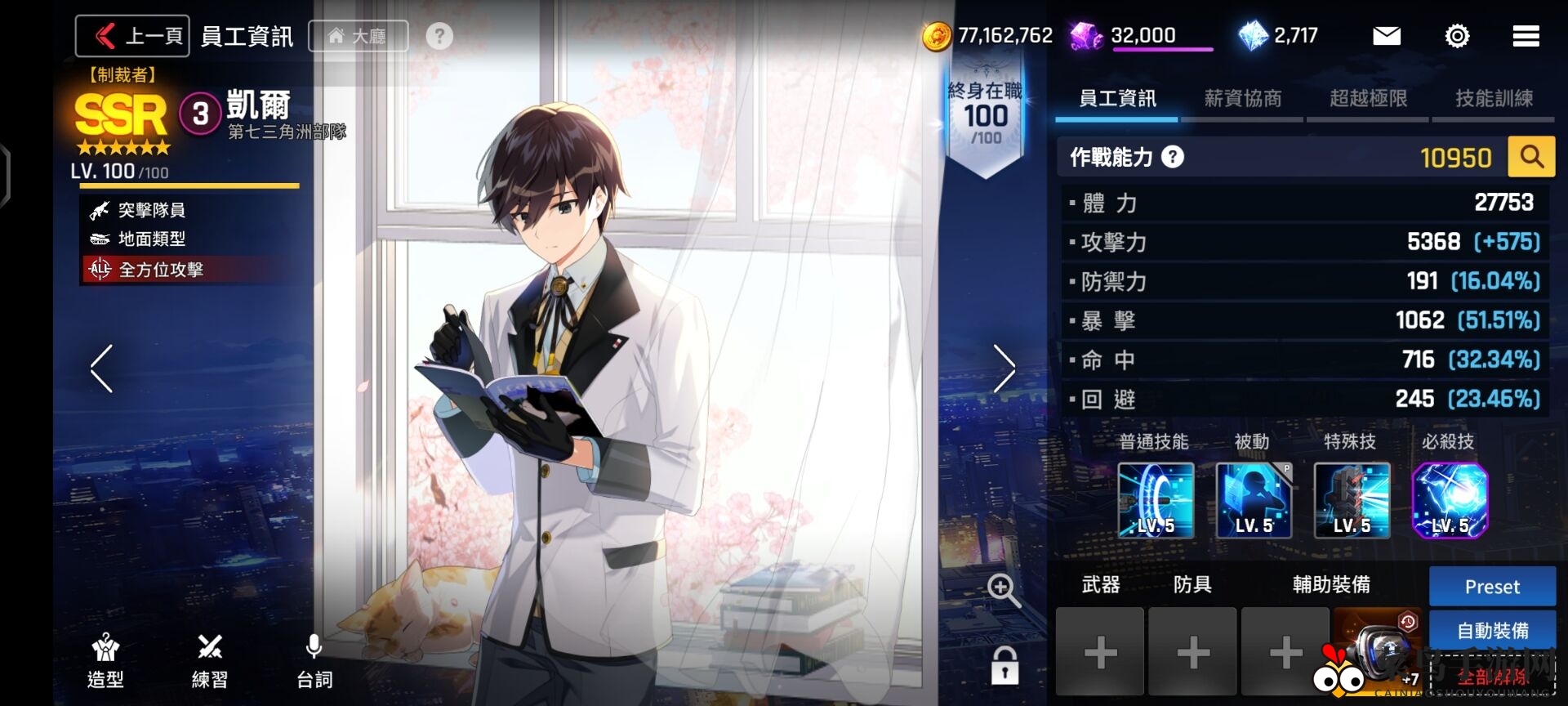
Task: Open the equipment Preset button
Action: 1492,586
